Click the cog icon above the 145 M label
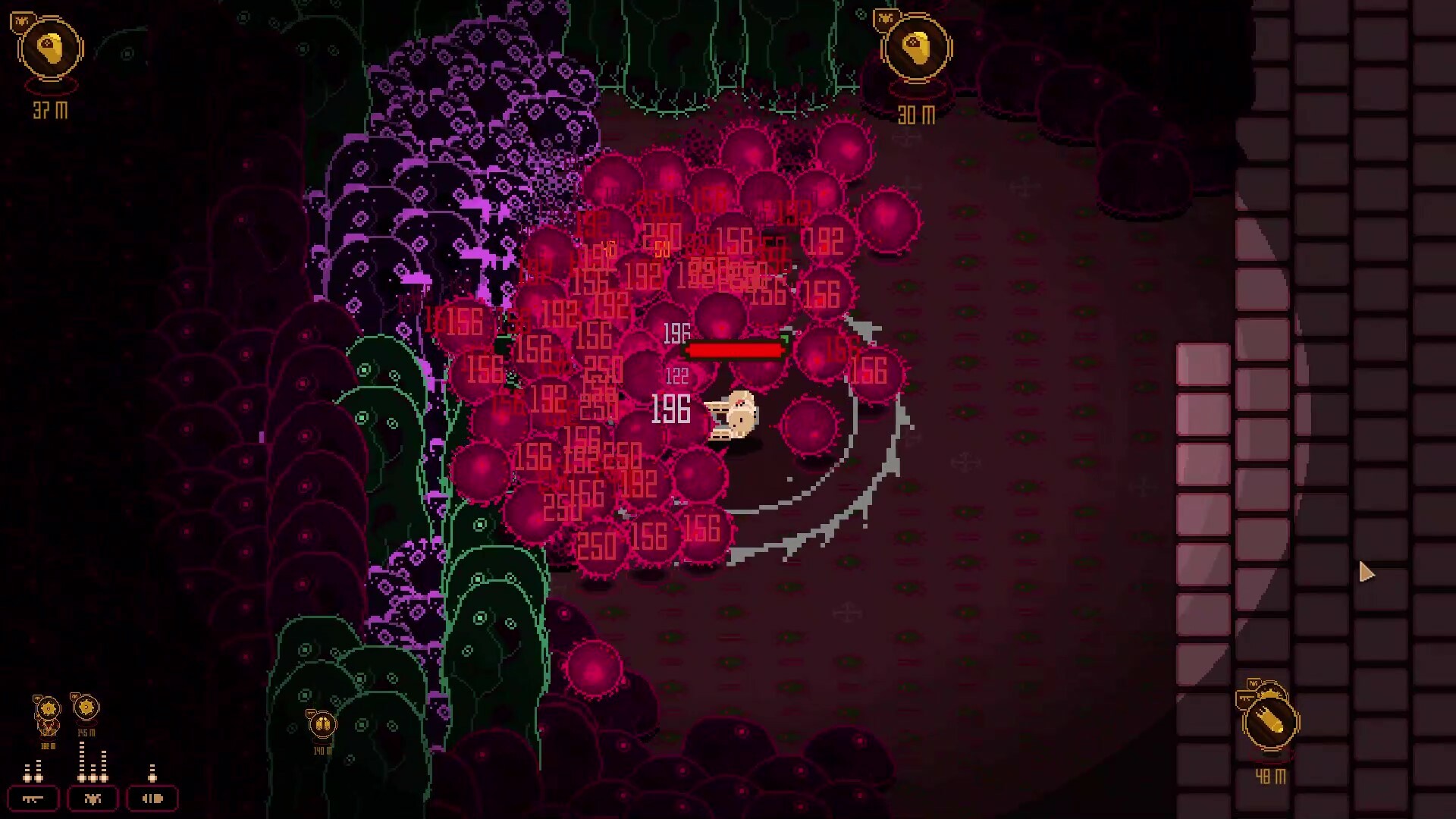Screen dimensions: 1456x819 tap(86, 707)
